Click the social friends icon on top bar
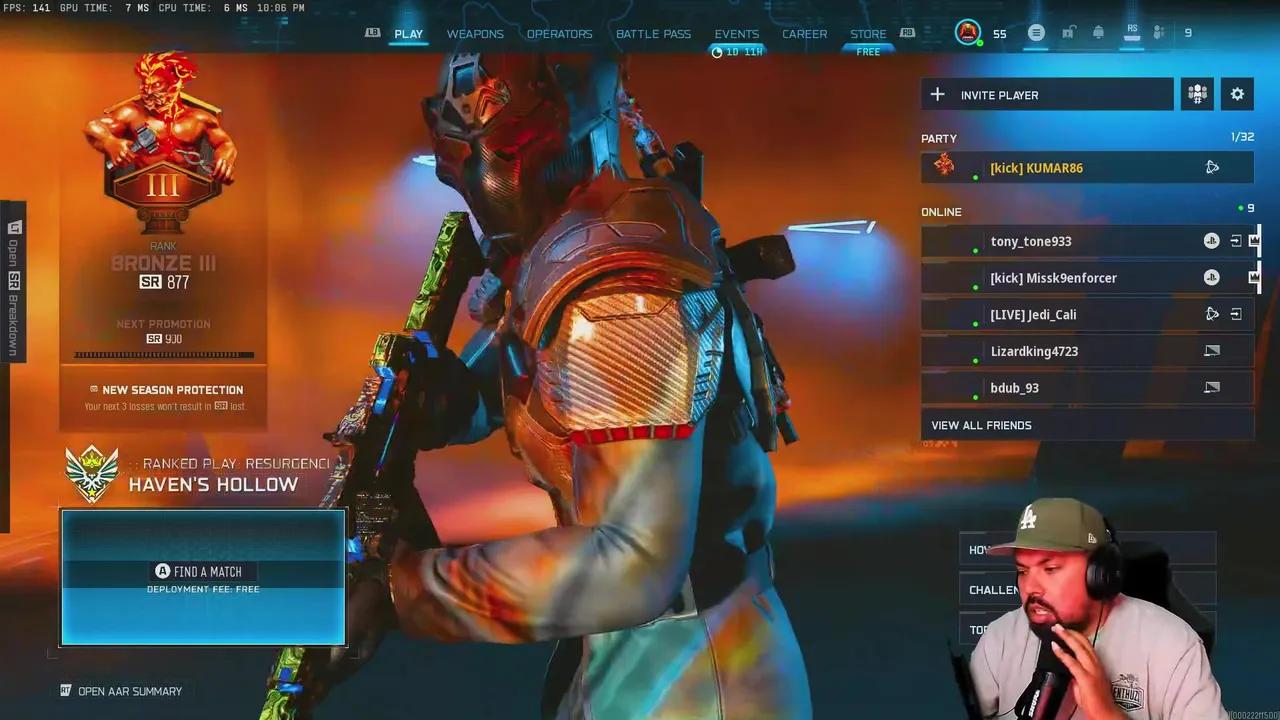This screenshot has width=1280, height=720. (x=1158, y=32)
